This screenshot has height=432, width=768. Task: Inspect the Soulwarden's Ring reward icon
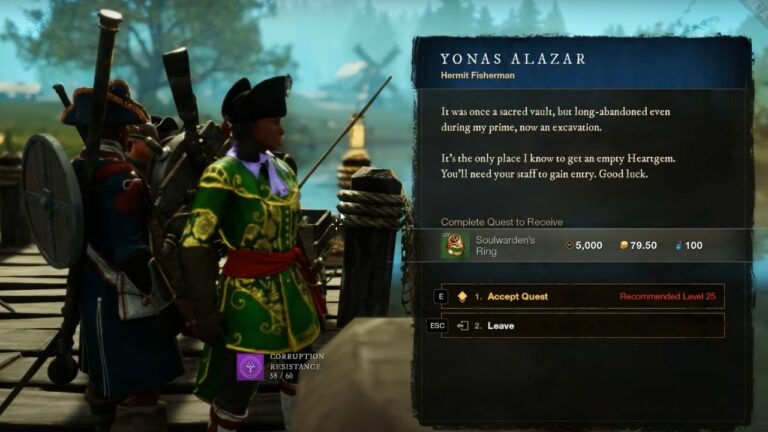tap(455, 245)
